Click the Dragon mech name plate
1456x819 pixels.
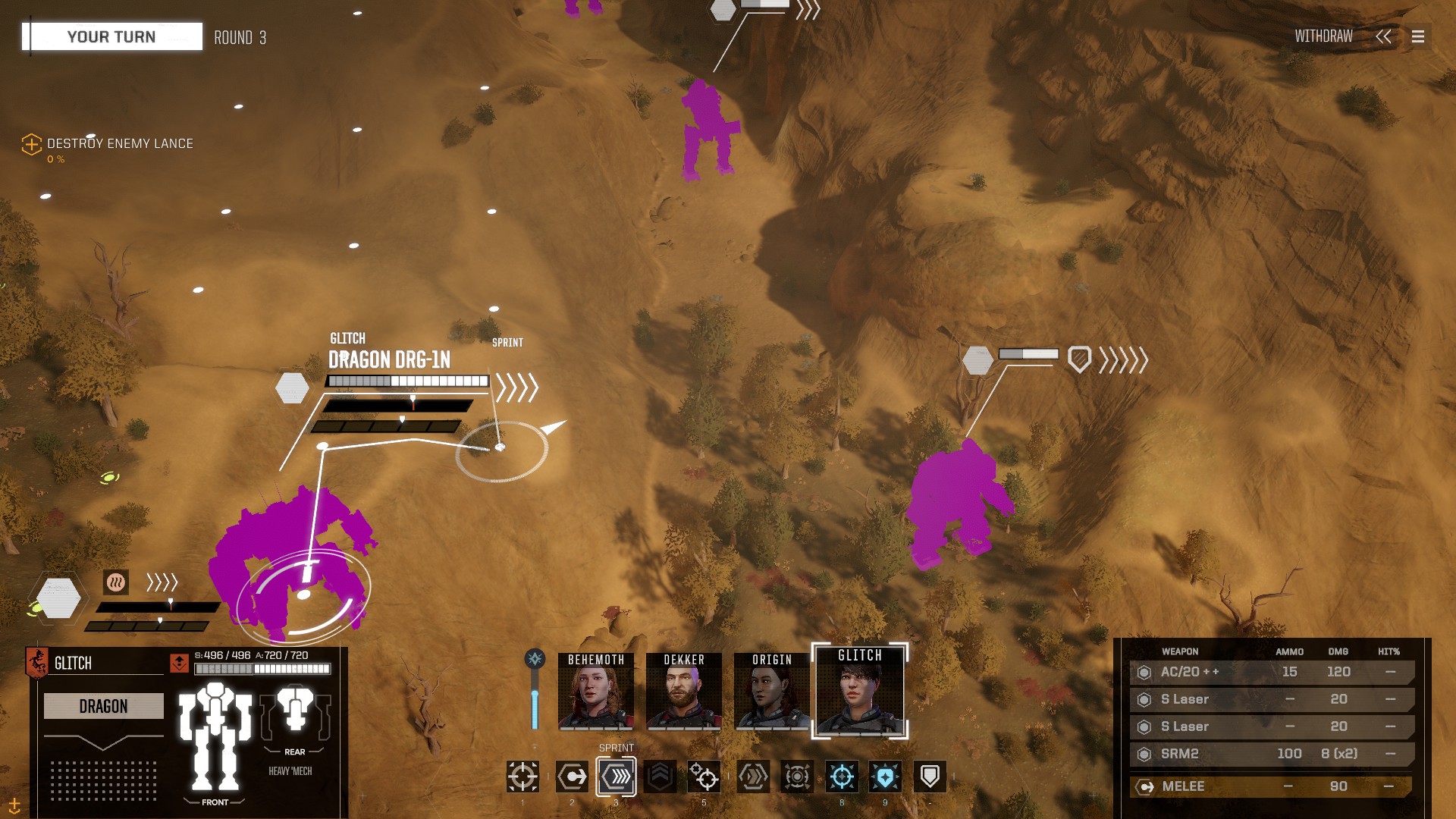(104, 706)
